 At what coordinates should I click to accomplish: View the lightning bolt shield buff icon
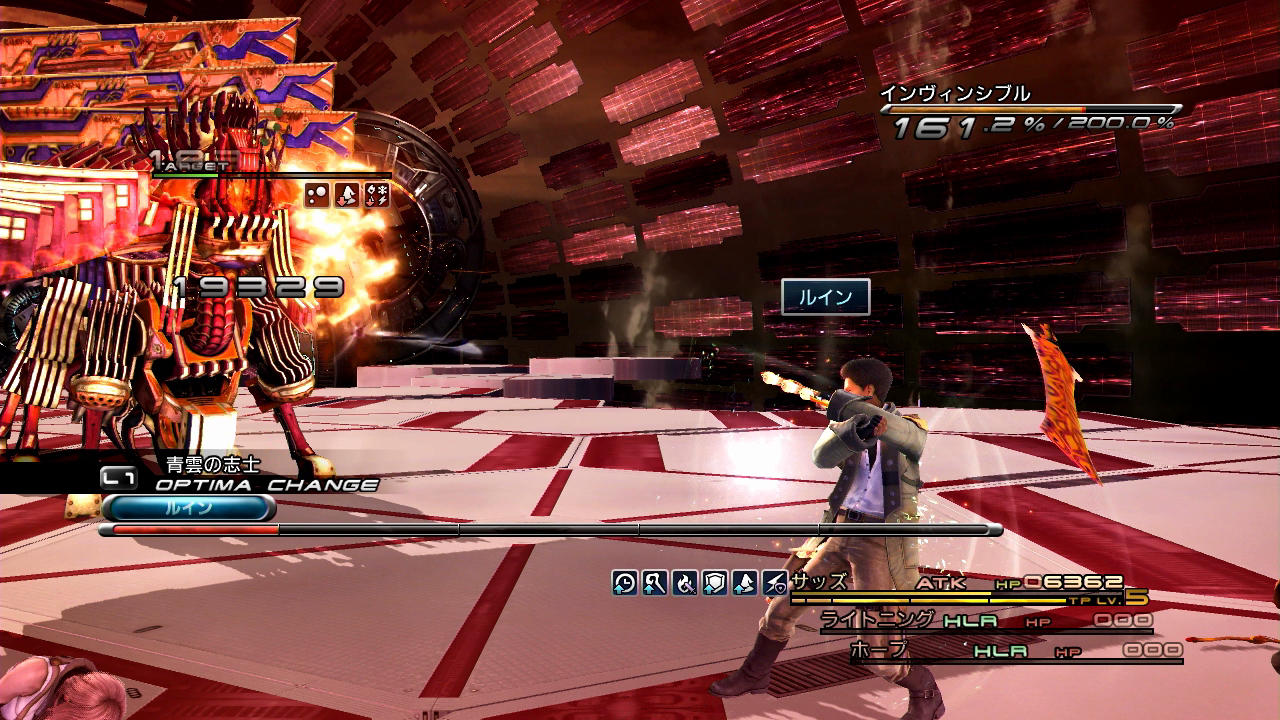coord(775,583)
